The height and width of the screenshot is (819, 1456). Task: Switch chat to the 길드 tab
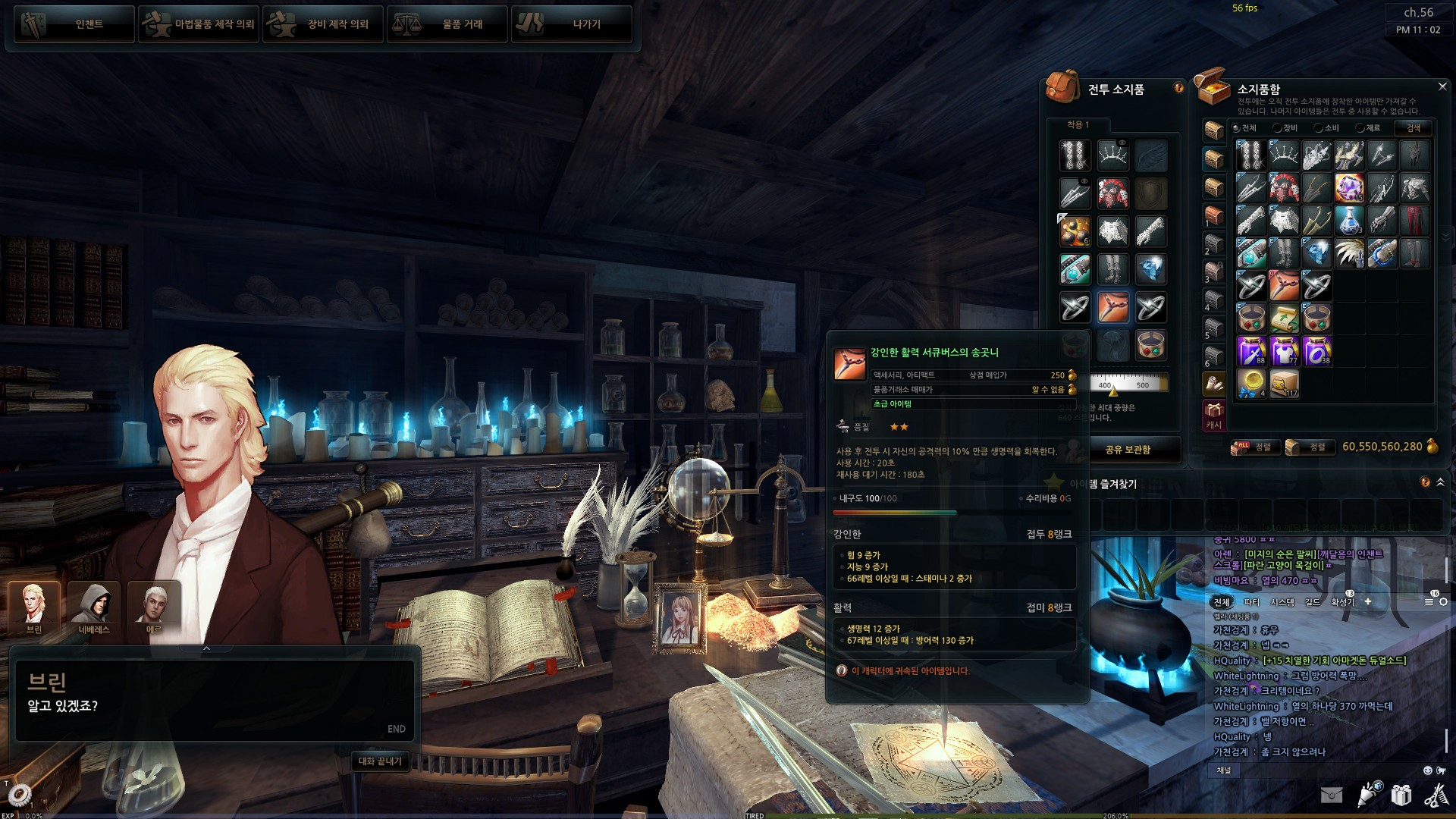pyautogui.click(x=1313, y=602)
